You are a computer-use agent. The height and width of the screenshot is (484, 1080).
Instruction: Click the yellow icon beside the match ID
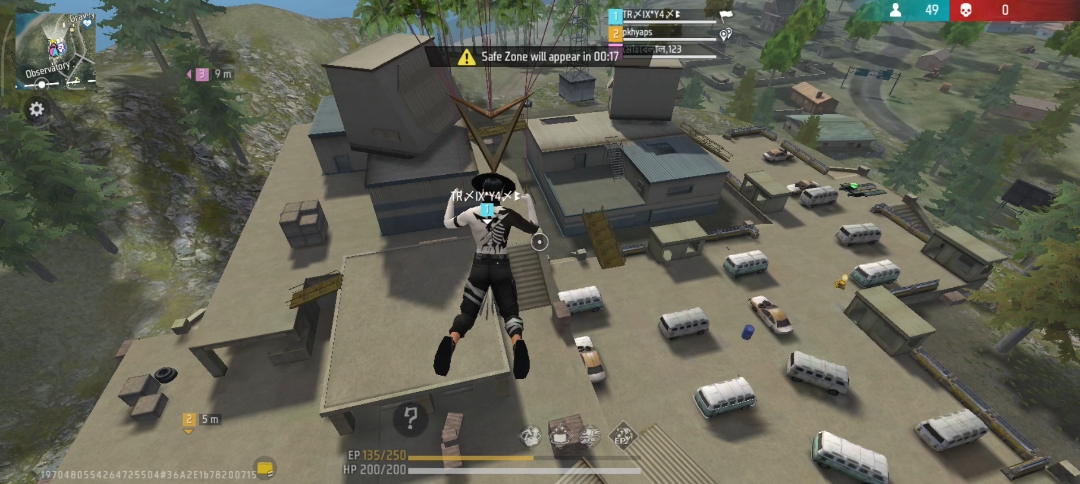pyautogui.click(x=265, y=467)
